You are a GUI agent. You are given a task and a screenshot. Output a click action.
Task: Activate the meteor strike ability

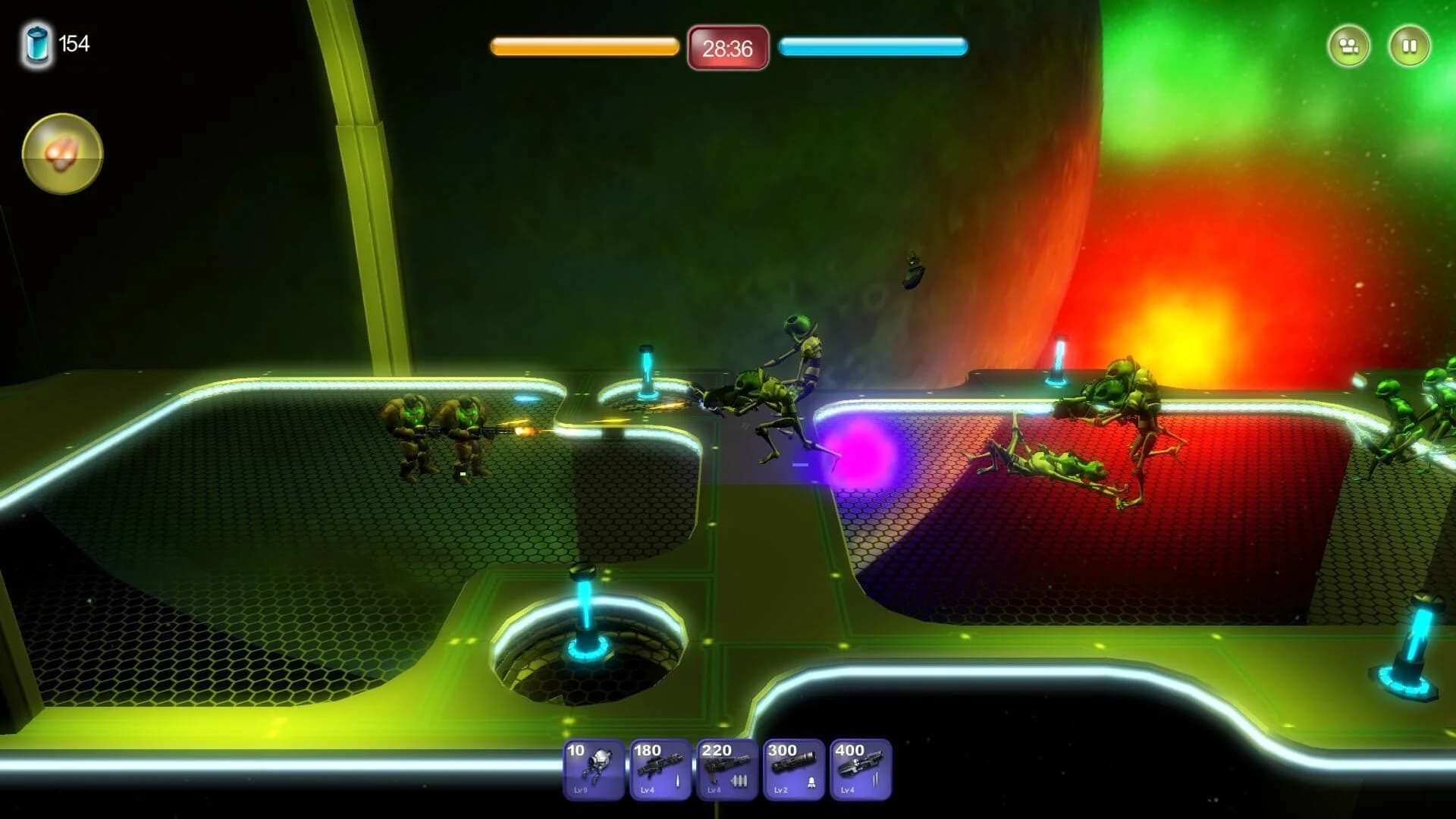pos(61,153)
